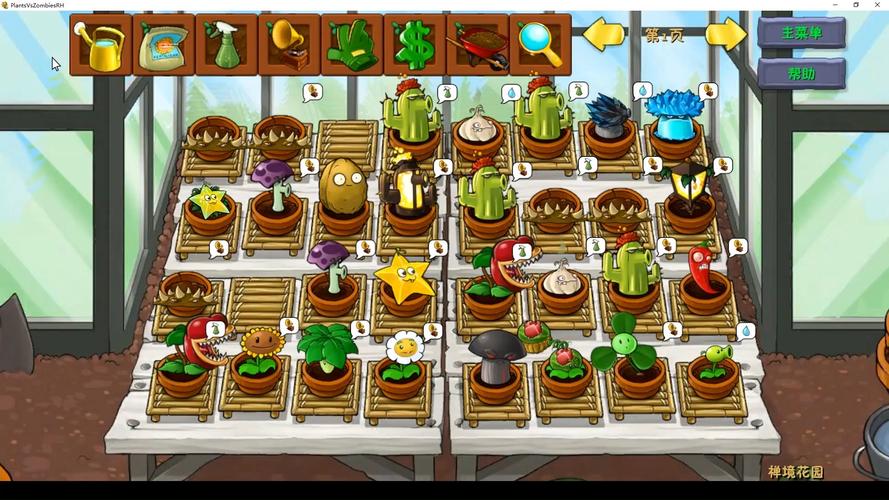Choose the green bug spray bottle

pyautogui.click(x=226, y=45)
